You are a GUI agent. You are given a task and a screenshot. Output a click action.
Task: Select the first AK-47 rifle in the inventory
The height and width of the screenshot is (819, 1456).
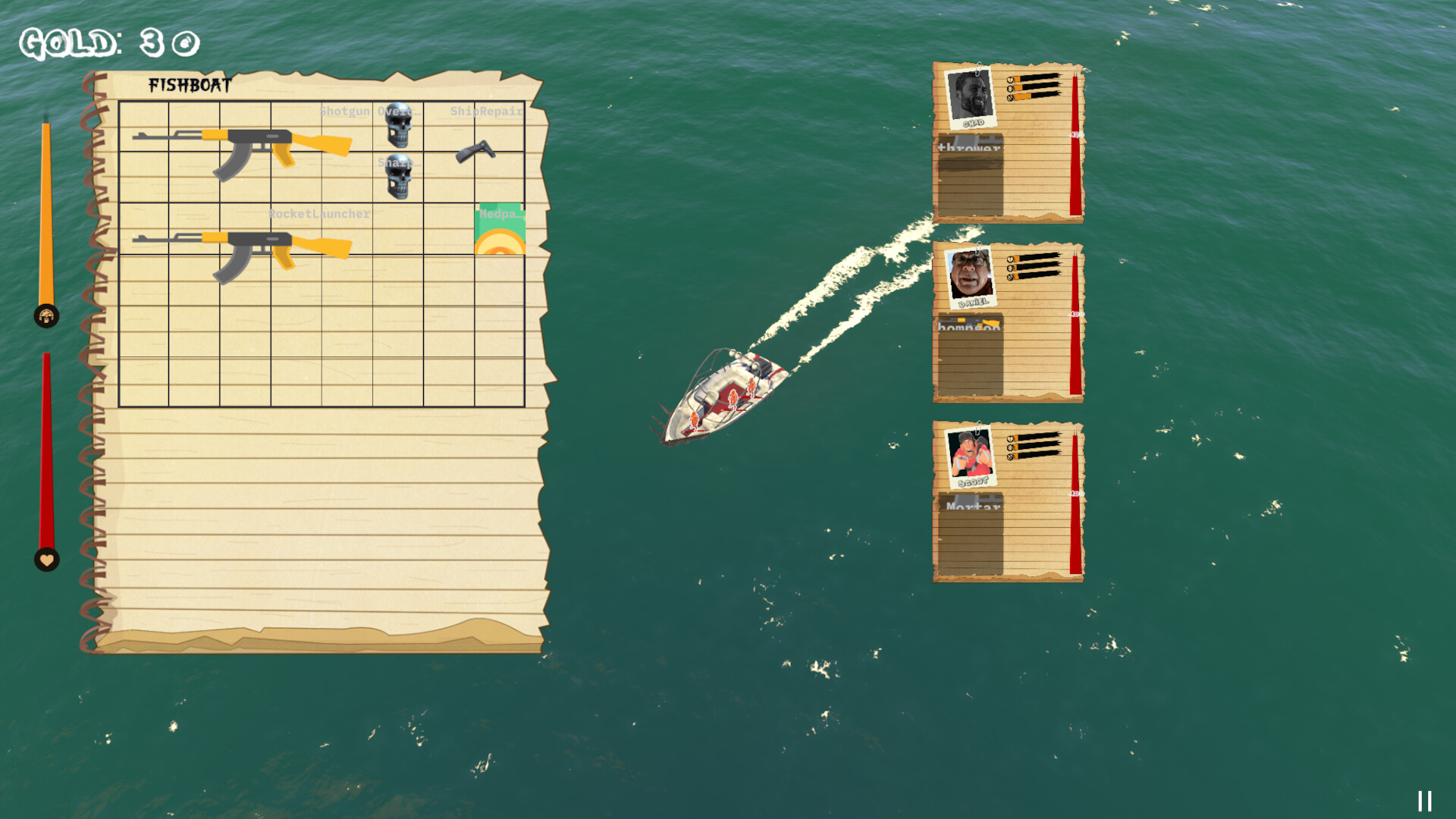pyautogui.click(x=243, y=148)
